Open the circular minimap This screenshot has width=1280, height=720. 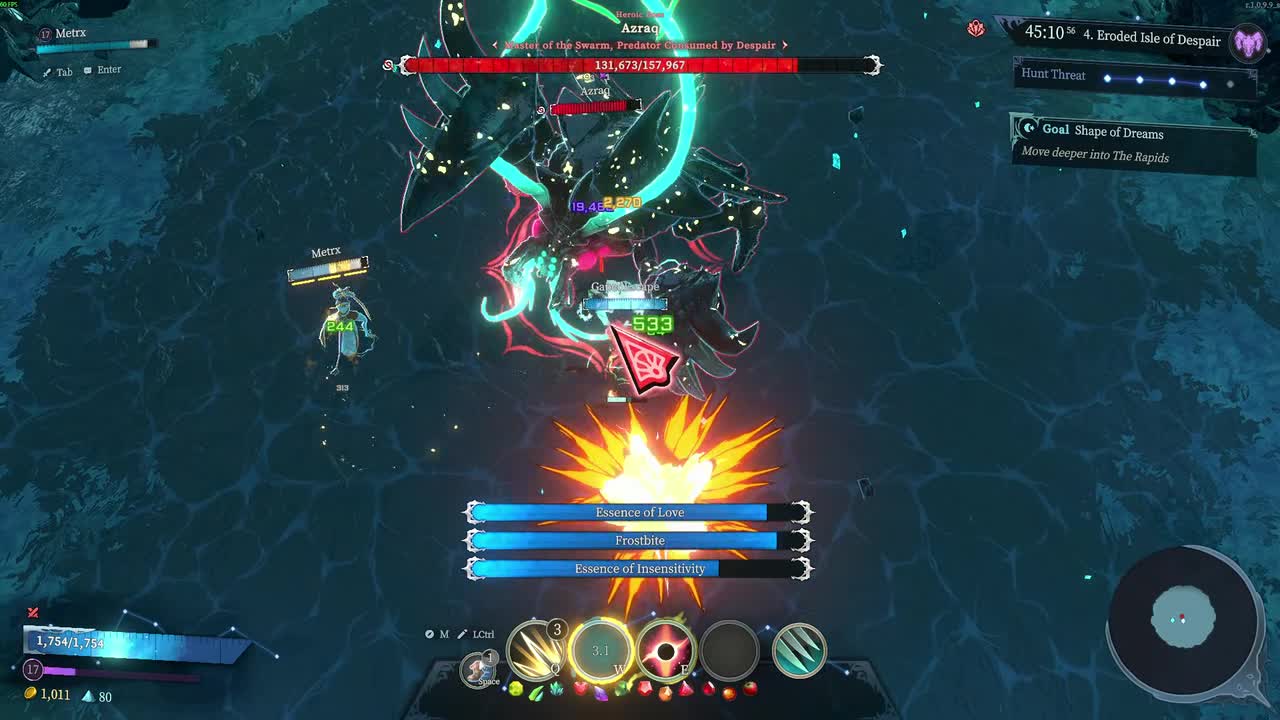tap(1183, 620)
